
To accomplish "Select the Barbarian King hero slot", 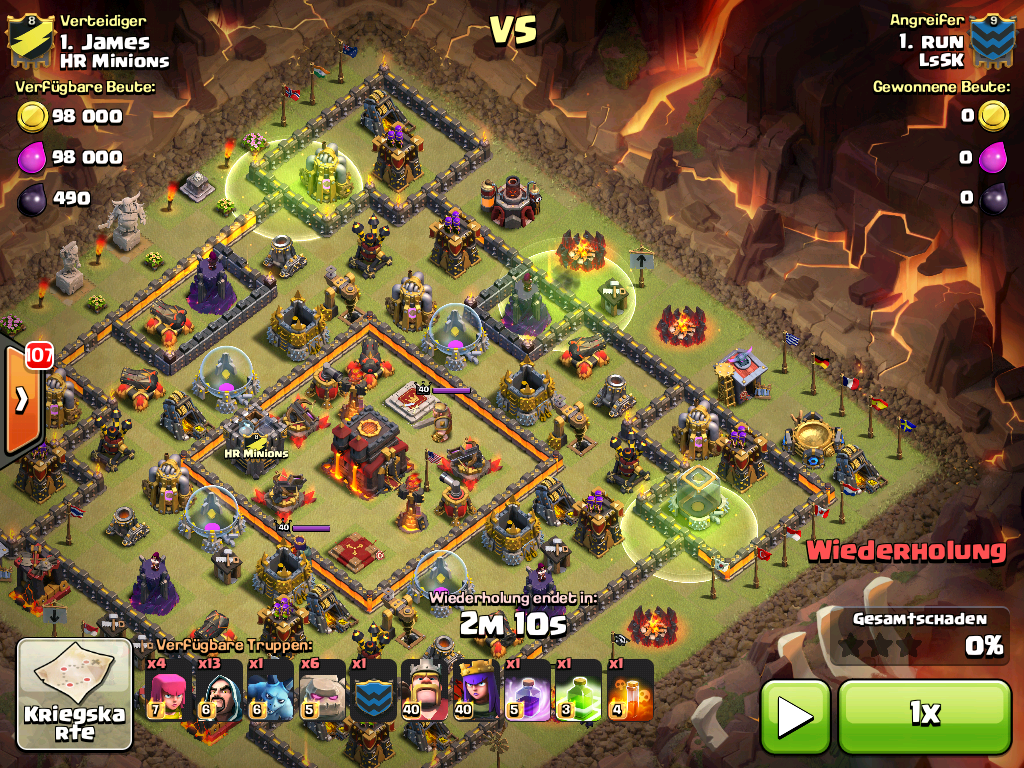I will 425,690.
